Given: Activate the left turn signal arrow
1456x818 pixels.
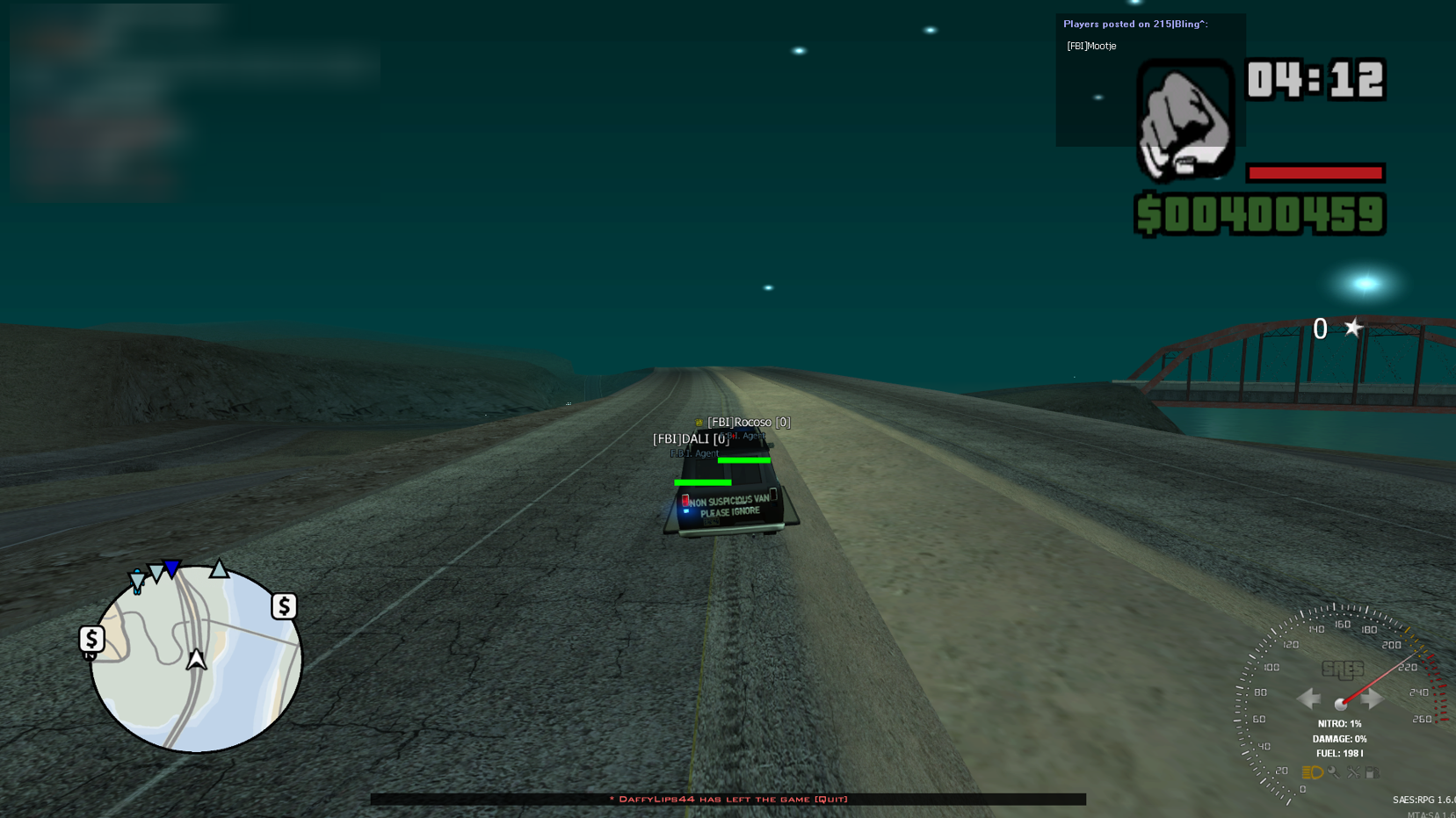Looking at the screenshot, I should click(1308, 699).
